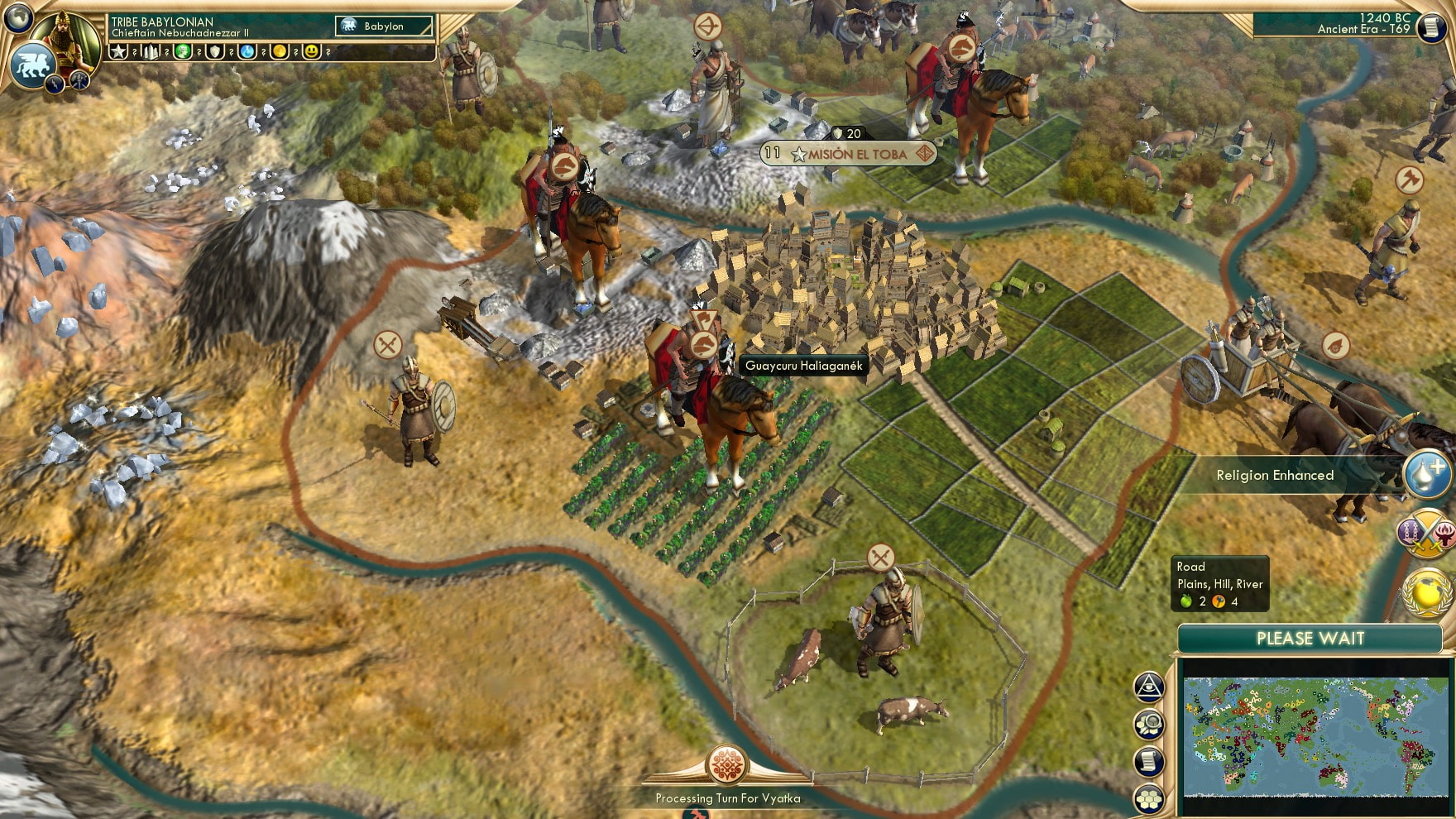Click the yellow smiley happiness icon
This screenshot has height=819, width=1456.
tap(312, 51)
